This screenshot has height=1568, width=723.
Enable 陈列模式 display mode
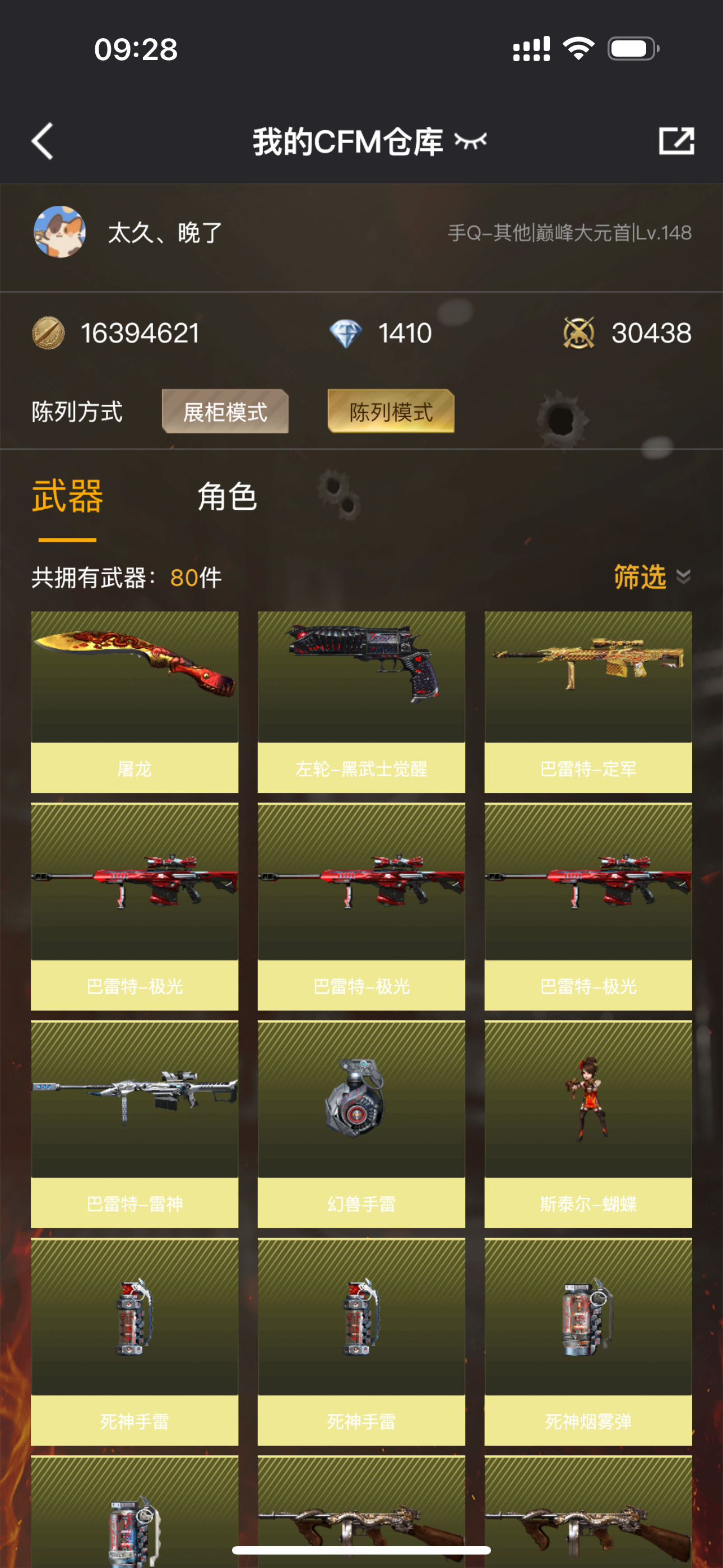391,412
